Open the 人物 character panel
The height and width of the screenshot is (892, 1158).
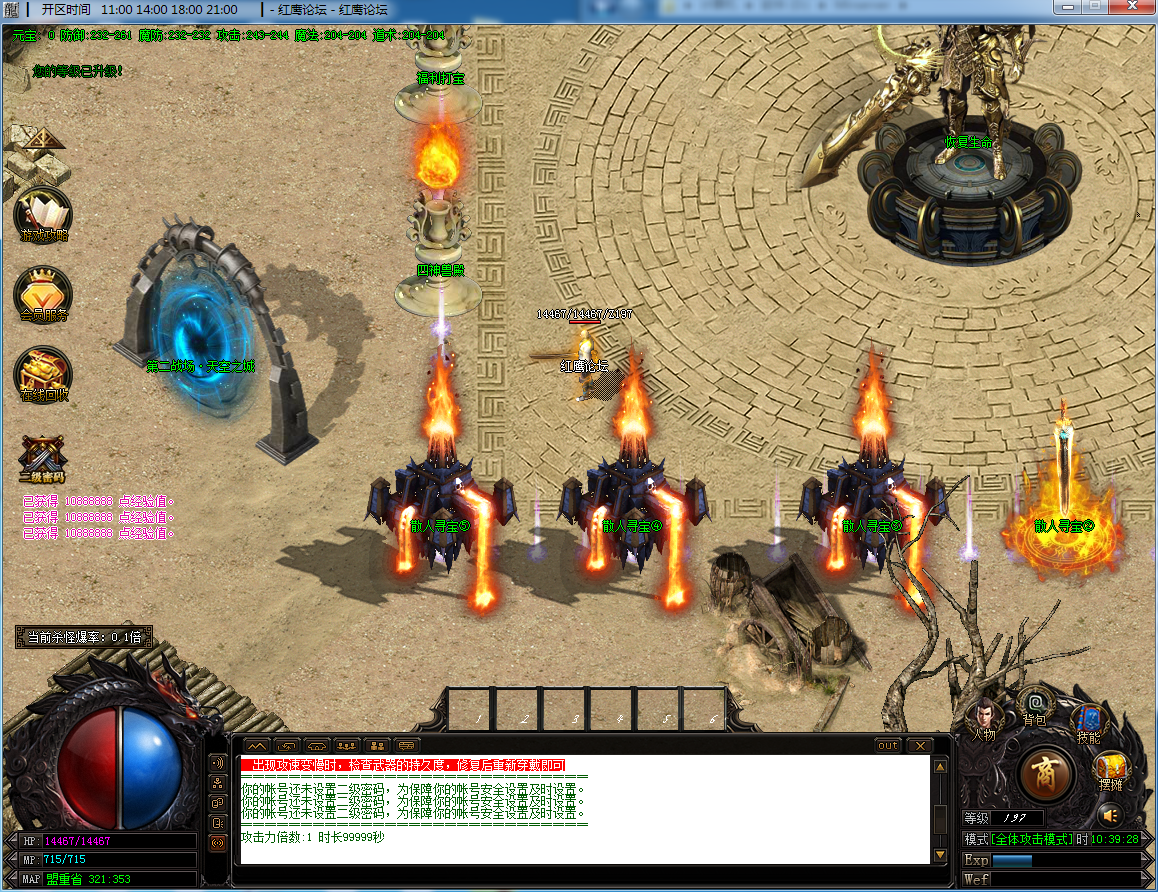983,718
